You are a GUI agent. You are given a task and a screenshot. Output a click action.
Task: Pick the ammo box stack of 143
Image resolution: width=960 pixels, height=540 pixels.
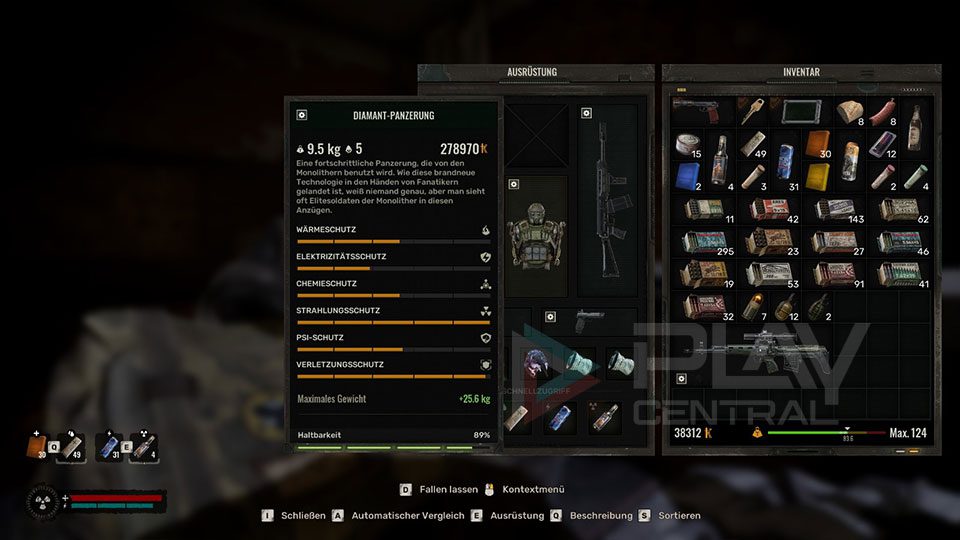[836, 208]
